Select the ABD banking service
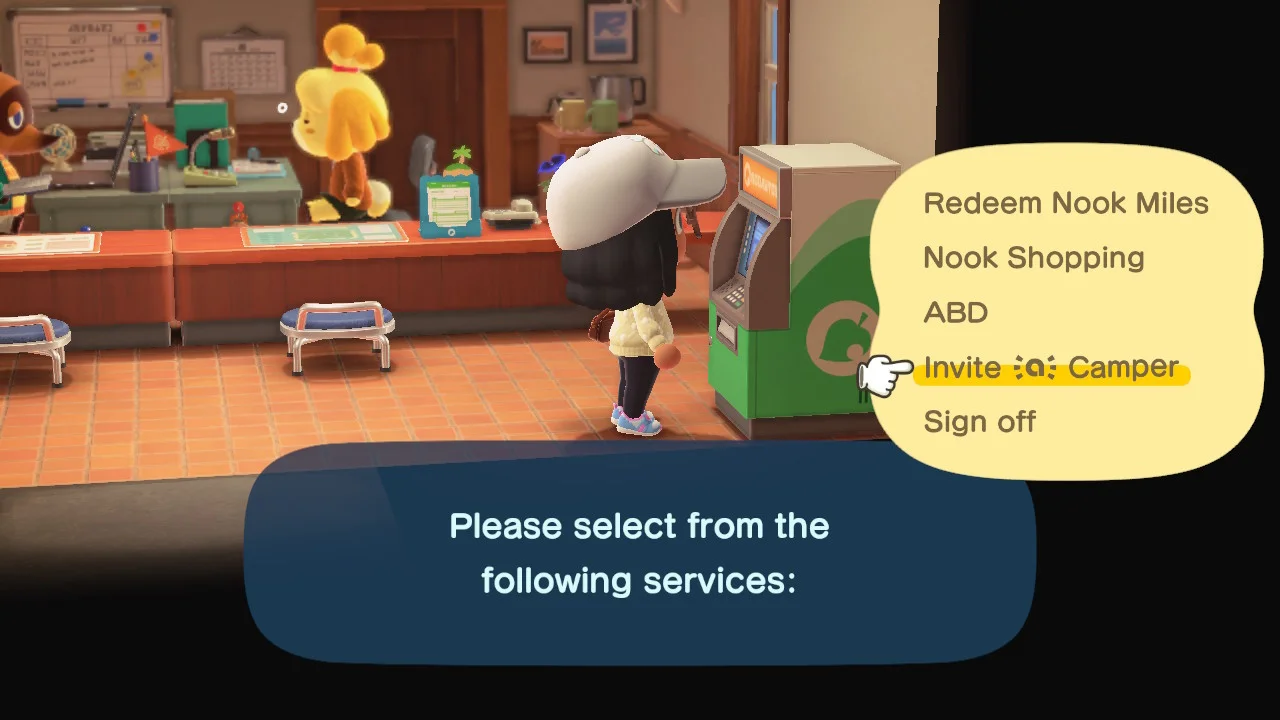This screenshot has height=720, width=1280. [x=956, y=313]
